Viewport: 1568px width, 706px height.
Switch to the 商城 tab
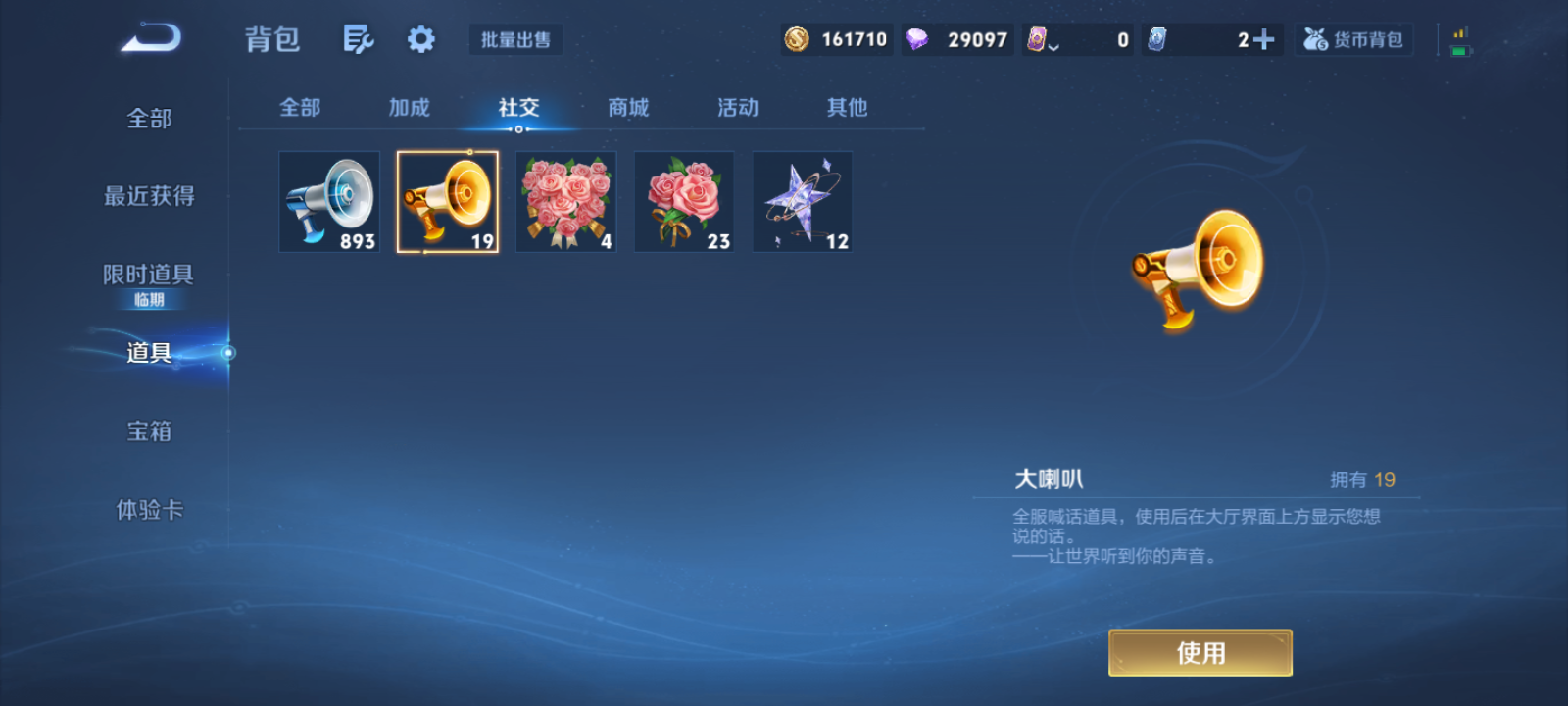pos(628,108)
